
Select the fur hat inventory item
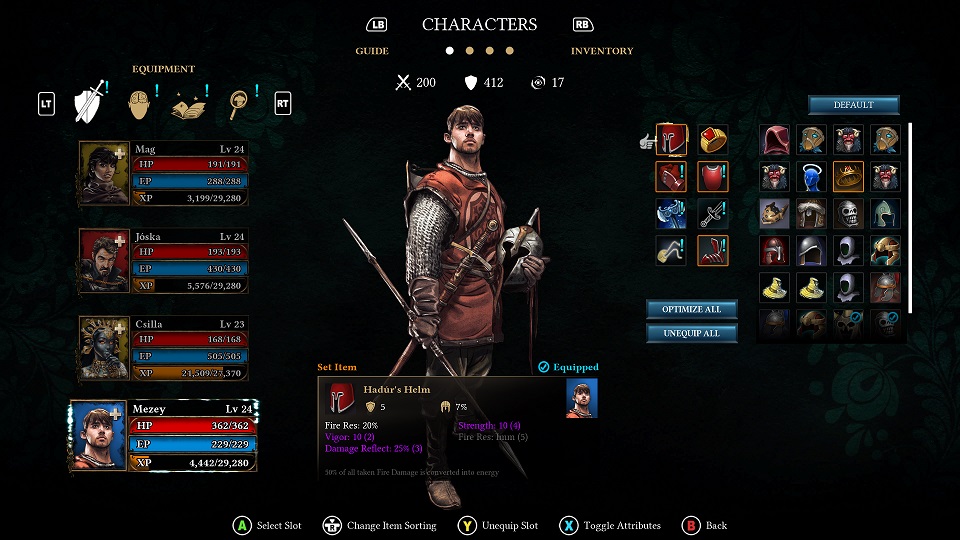pyautogui.click(x=811, y=213)
